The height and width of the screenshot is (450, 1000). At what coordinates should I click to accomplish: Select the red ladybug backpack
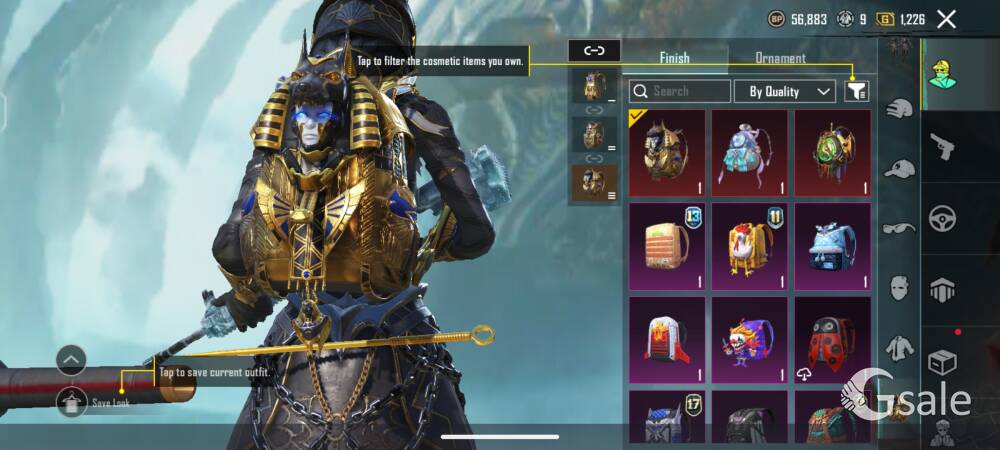[832, 339]
